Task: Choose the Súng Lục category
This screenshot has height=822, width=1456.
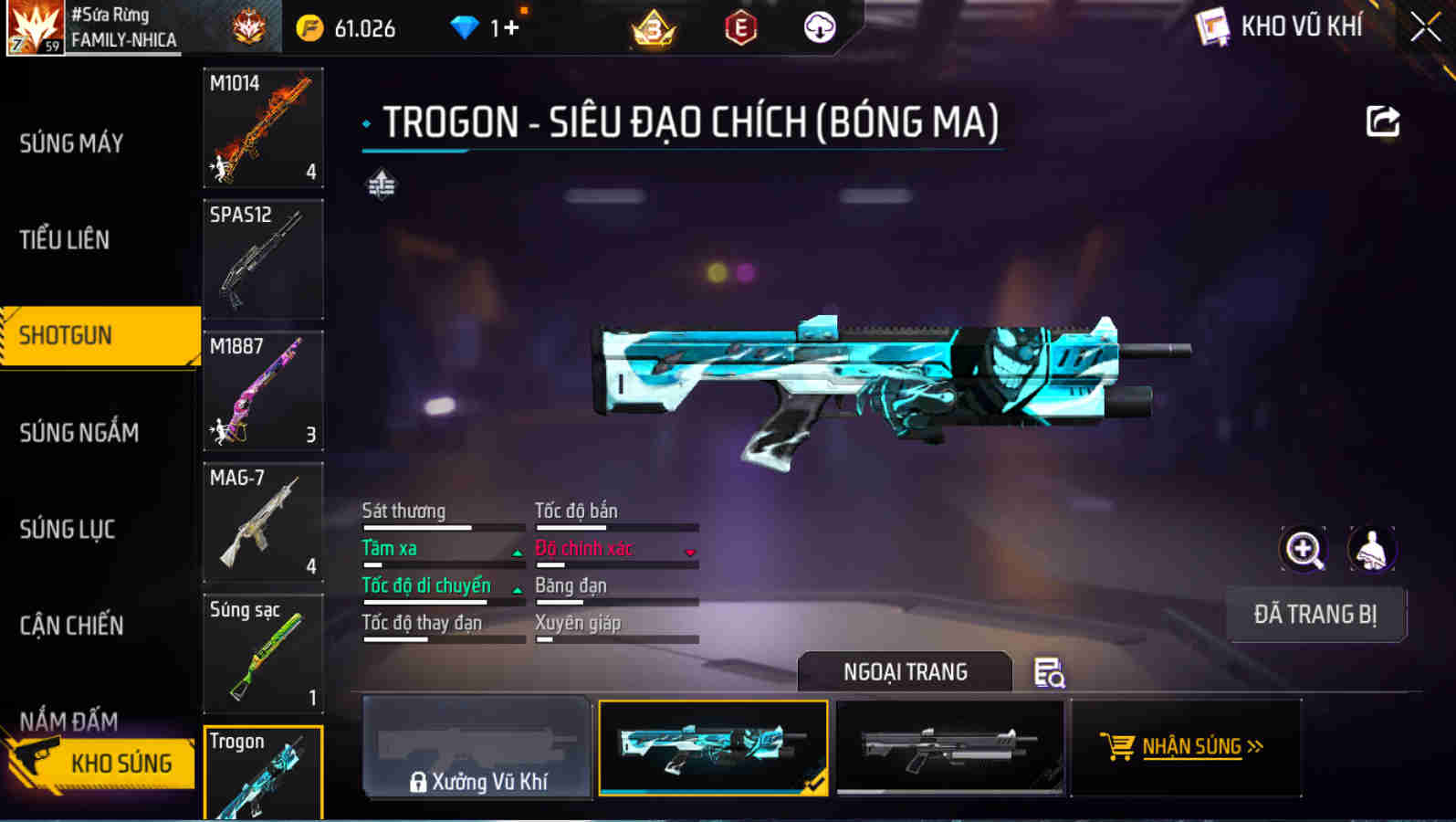Action: 68,530
